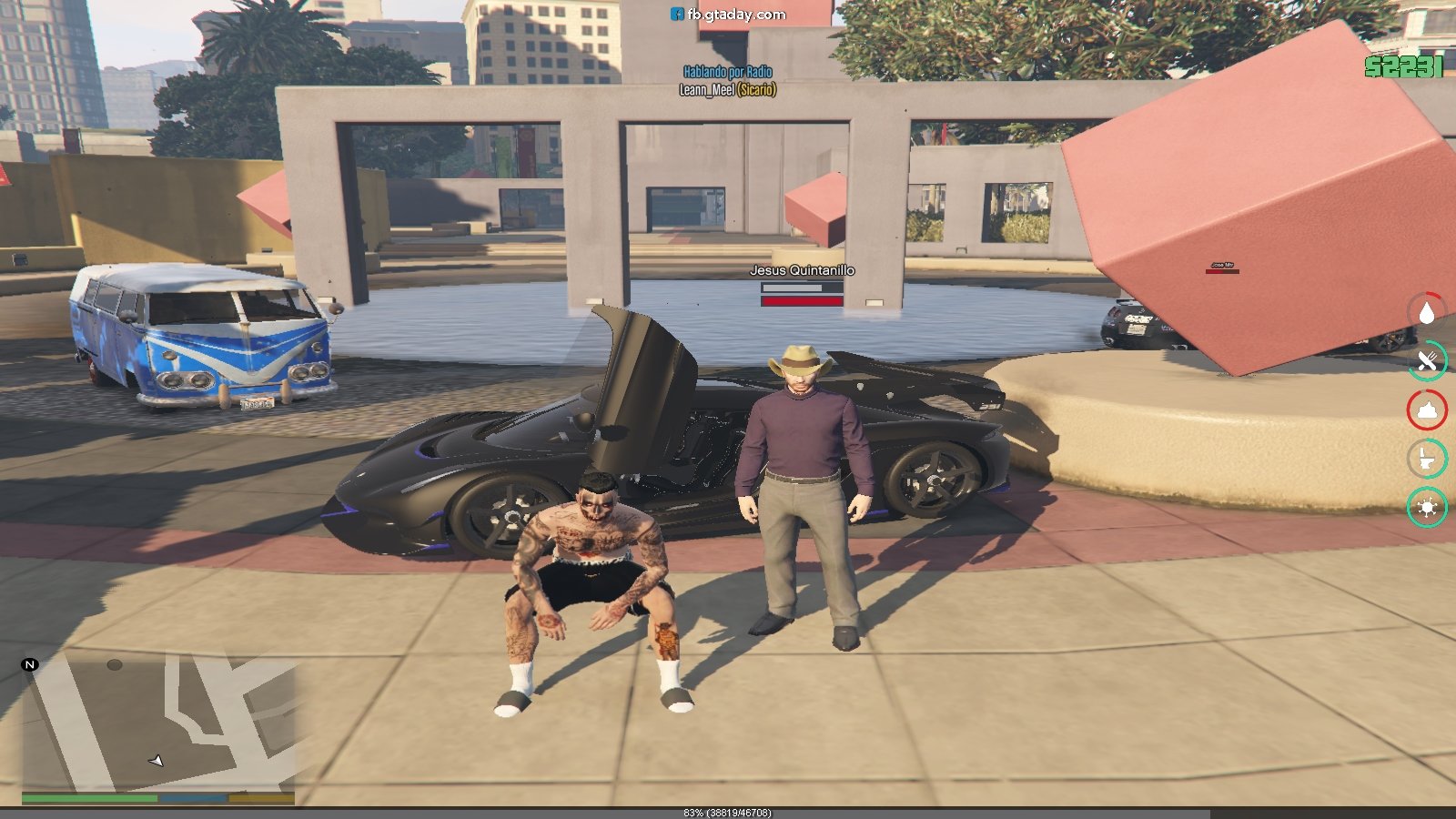Select the fork and knife hunger icon

click(1426, 361)
